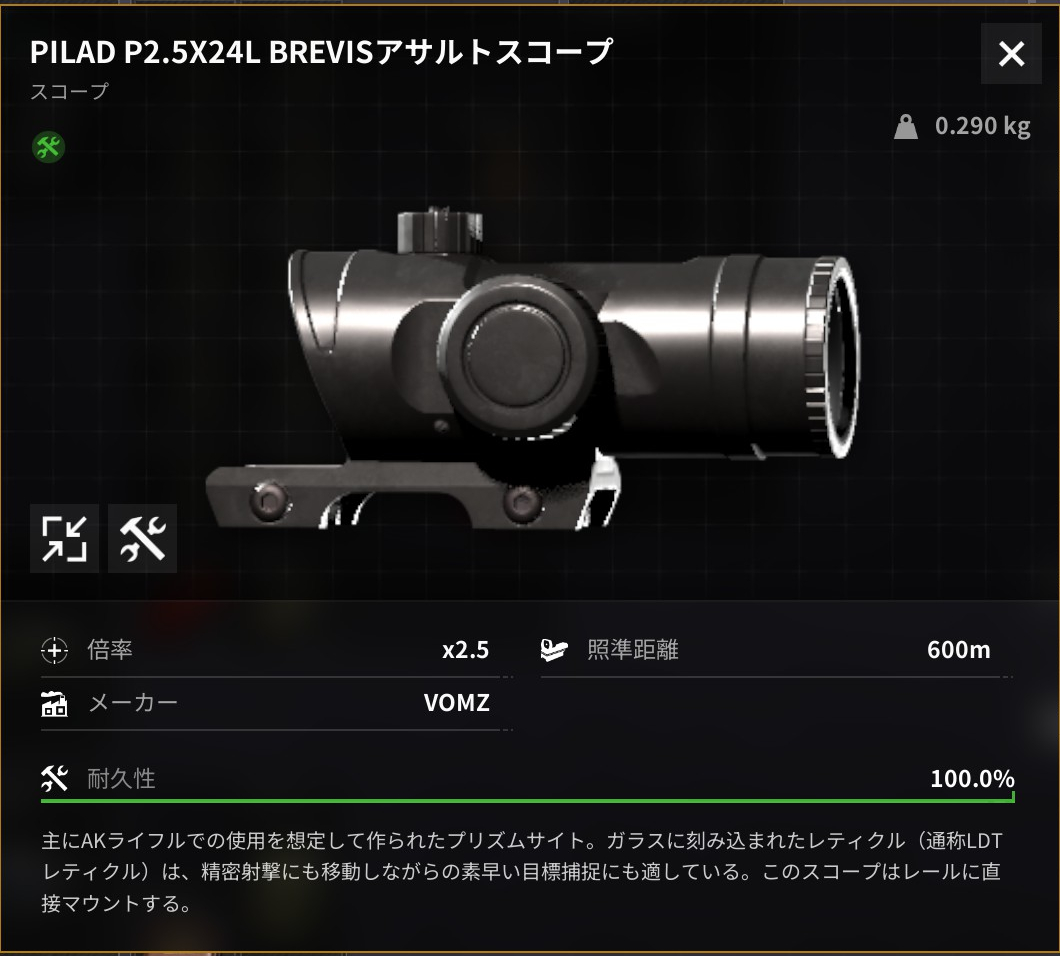Click the inward arrows resize view button
The width and height of the screenshot is (1060, 956).
tap(64, 539)
